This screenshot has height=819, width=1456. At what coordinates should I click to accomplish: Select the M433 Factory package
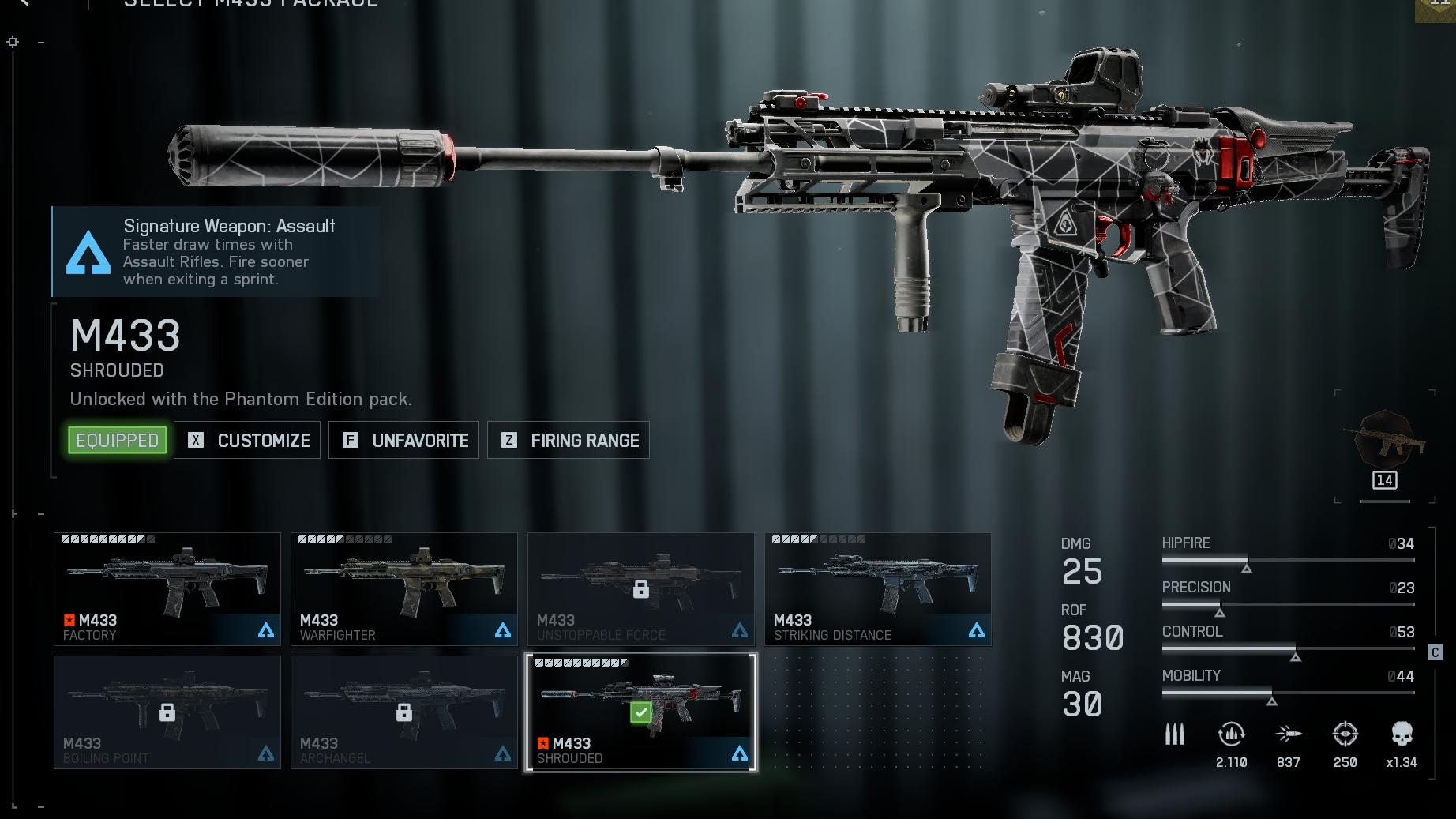[x=167, y=589]
